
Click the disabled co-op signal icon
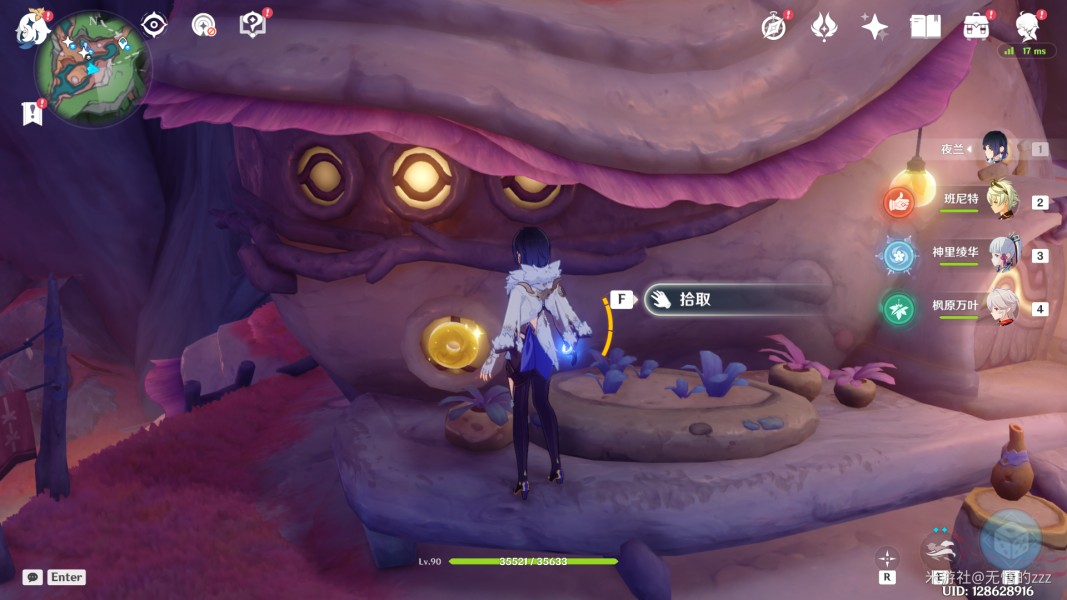click(x=204, y=25)
